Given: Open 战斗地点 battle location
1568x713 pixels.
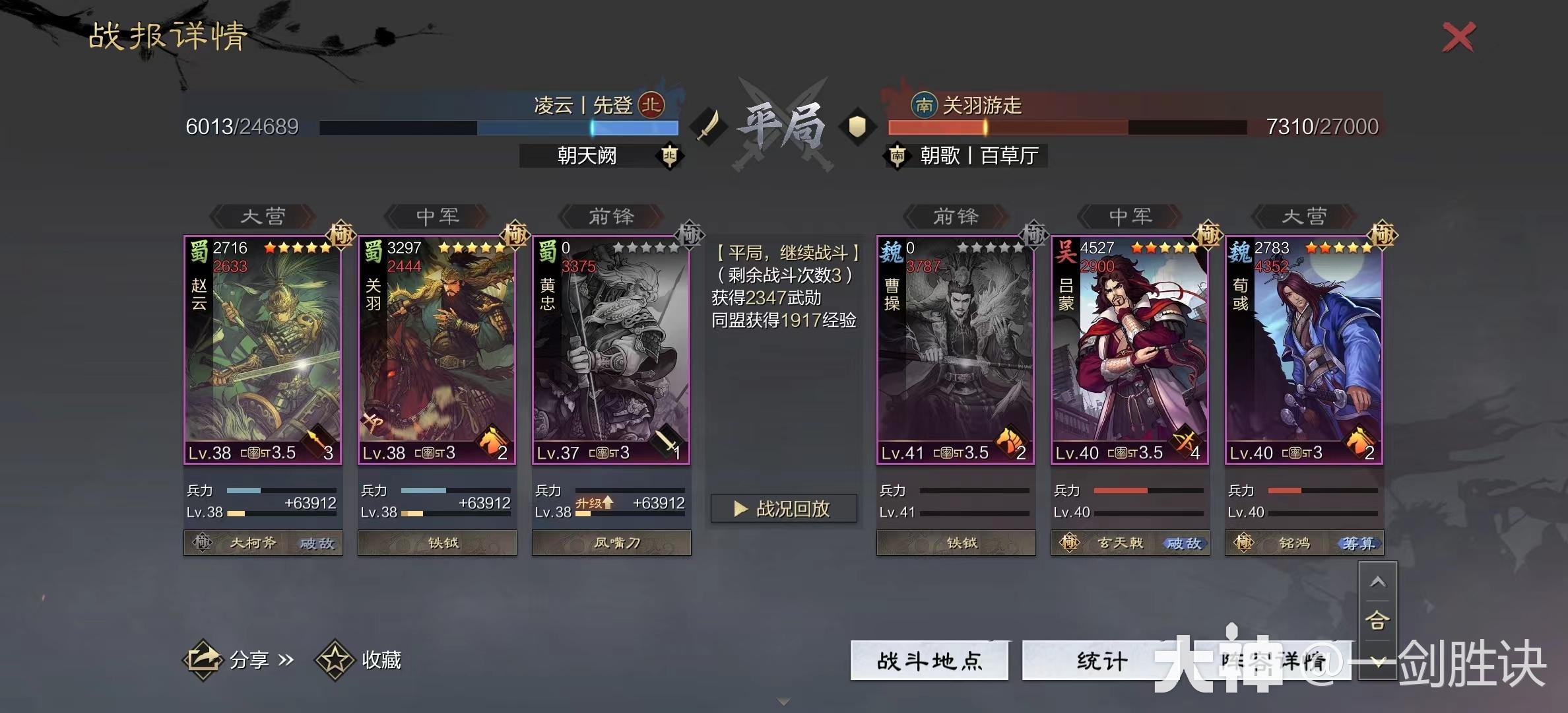Looking at the screenshot, I should coord(931,659).
